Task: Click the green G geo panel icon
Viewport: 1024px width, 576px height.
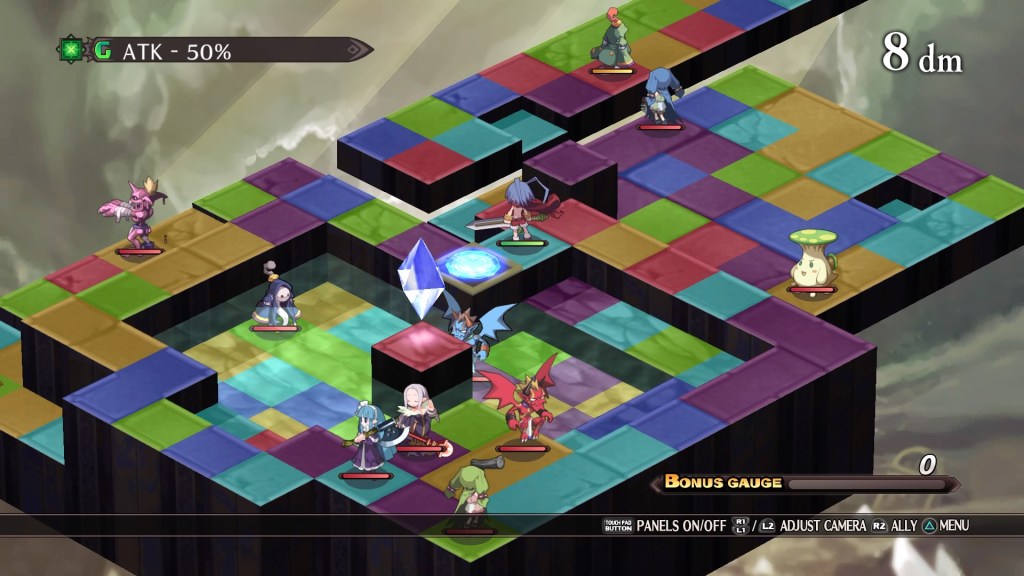Action: coord(103,50)
